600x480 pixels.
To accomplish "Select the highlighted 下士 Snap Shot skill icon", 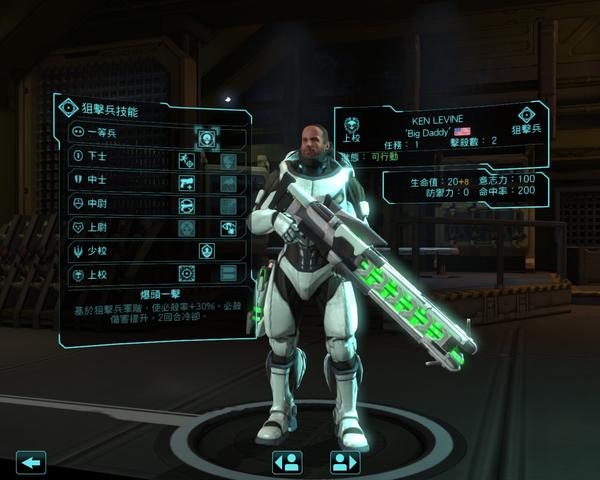I will pos(186,160).
